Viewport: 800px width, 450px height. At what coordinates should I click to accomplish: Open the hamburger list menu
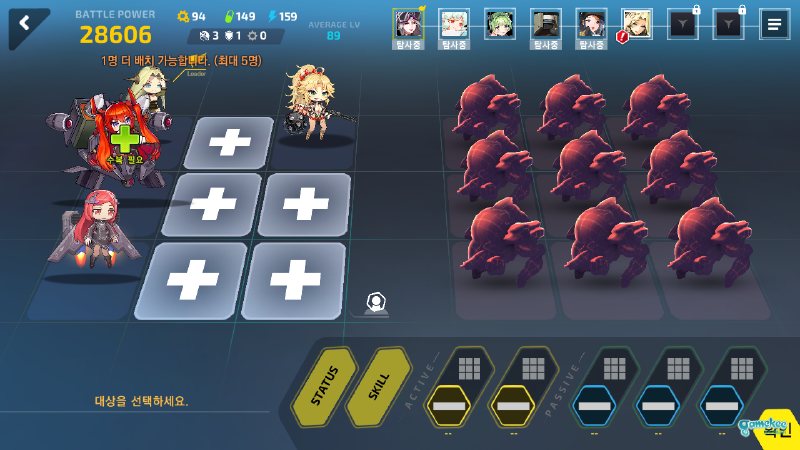coord(773,24)
